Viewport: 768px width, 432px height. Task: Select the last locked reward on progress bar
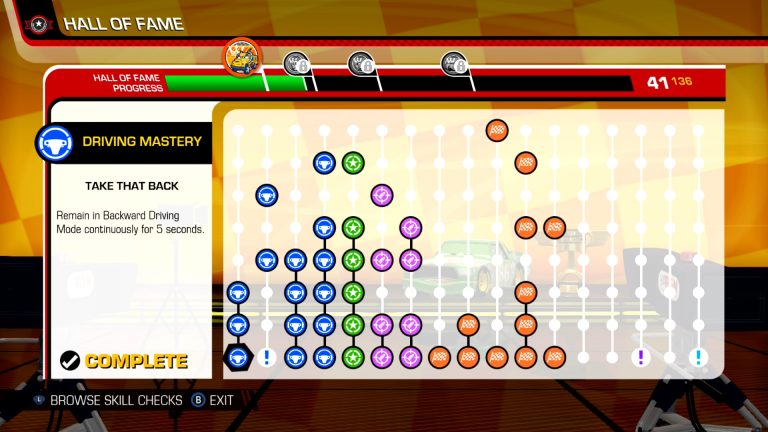pos(456,64)
